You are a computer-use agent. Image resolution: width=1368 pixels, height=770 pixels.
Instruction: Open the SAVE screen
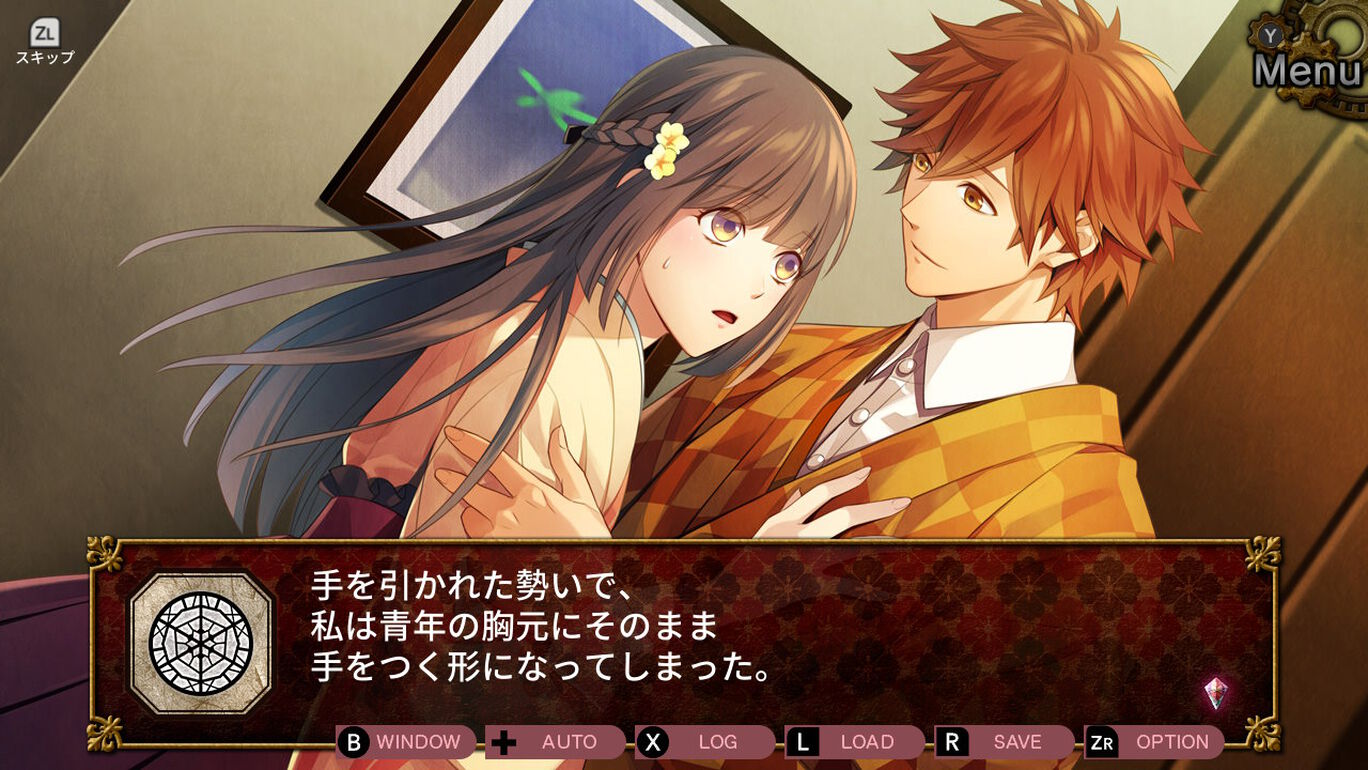click(x=1005, y=742)
